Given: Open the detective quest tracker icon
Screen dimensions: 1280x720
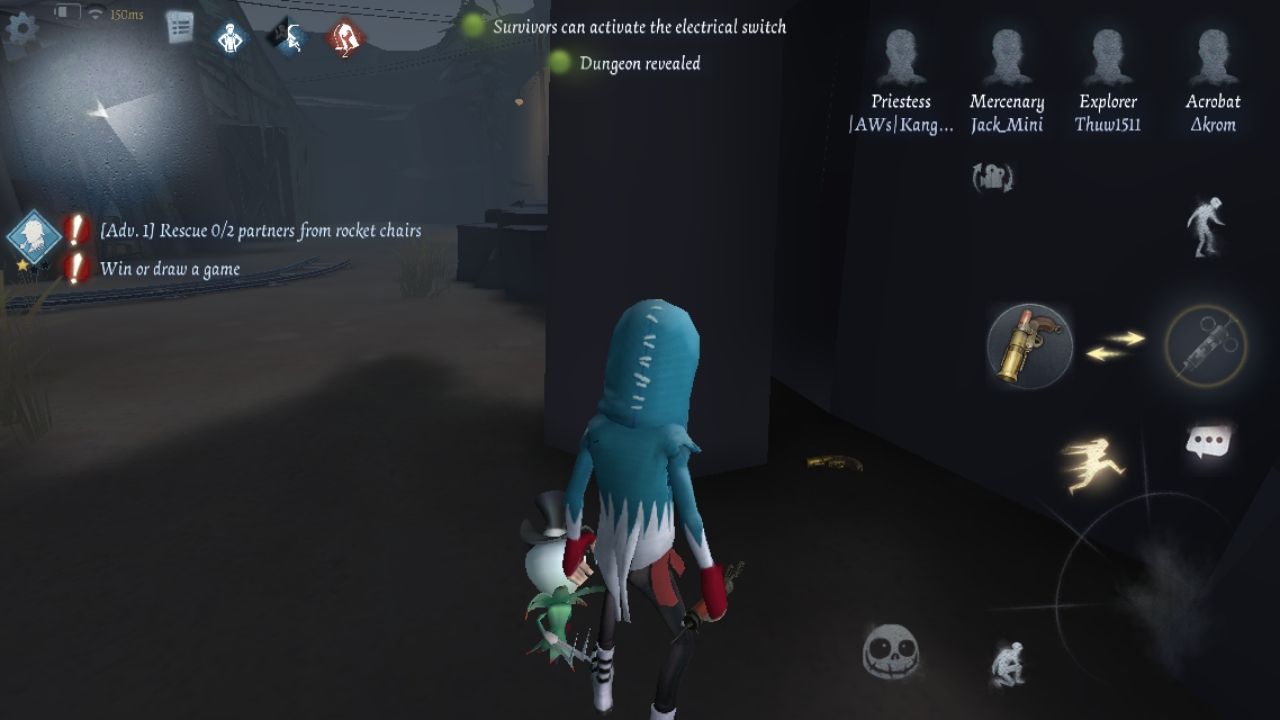Looking at the screenshot, I should tap(35, 236).
